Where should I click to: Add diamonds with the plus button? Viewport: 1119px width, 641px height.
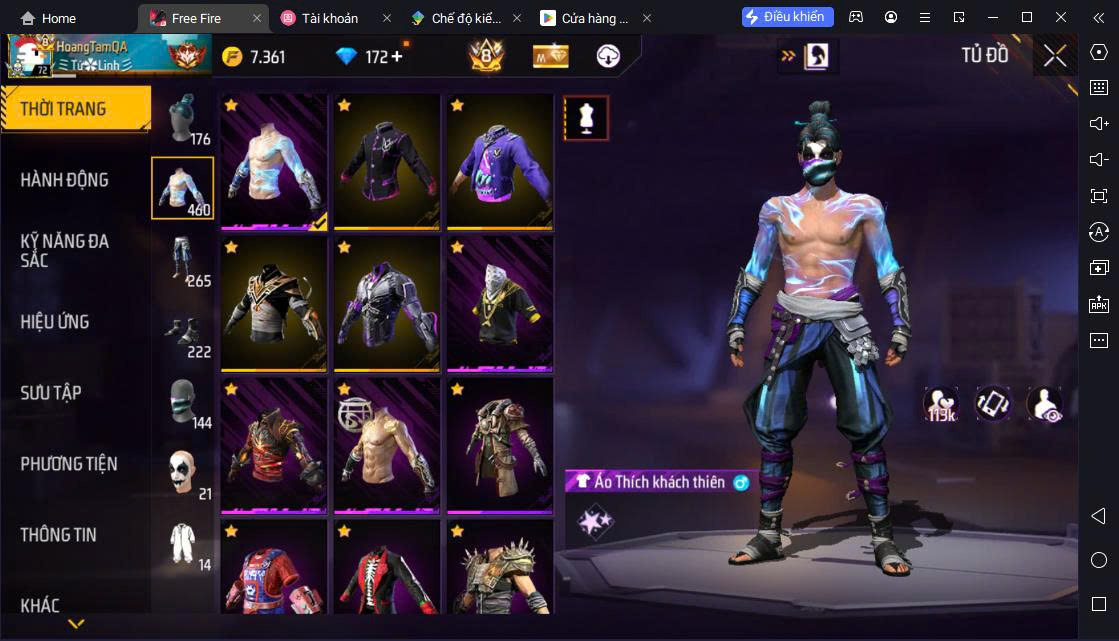tap(397, 56)
